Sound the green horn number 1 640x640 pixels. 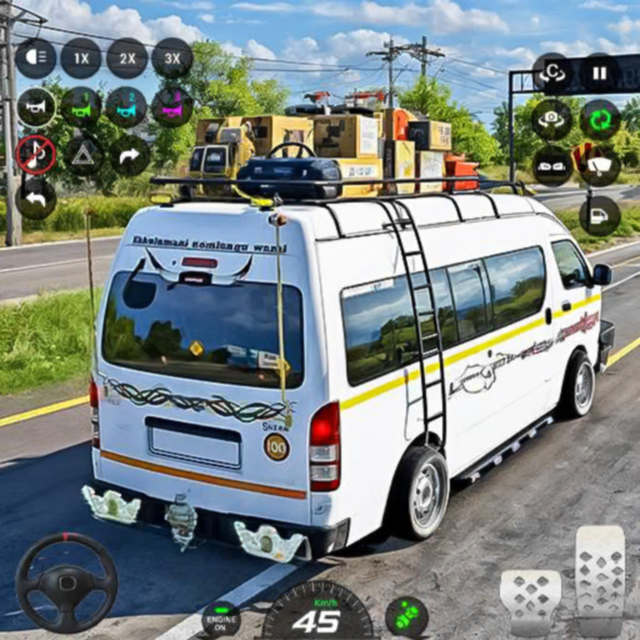point(81,107)
